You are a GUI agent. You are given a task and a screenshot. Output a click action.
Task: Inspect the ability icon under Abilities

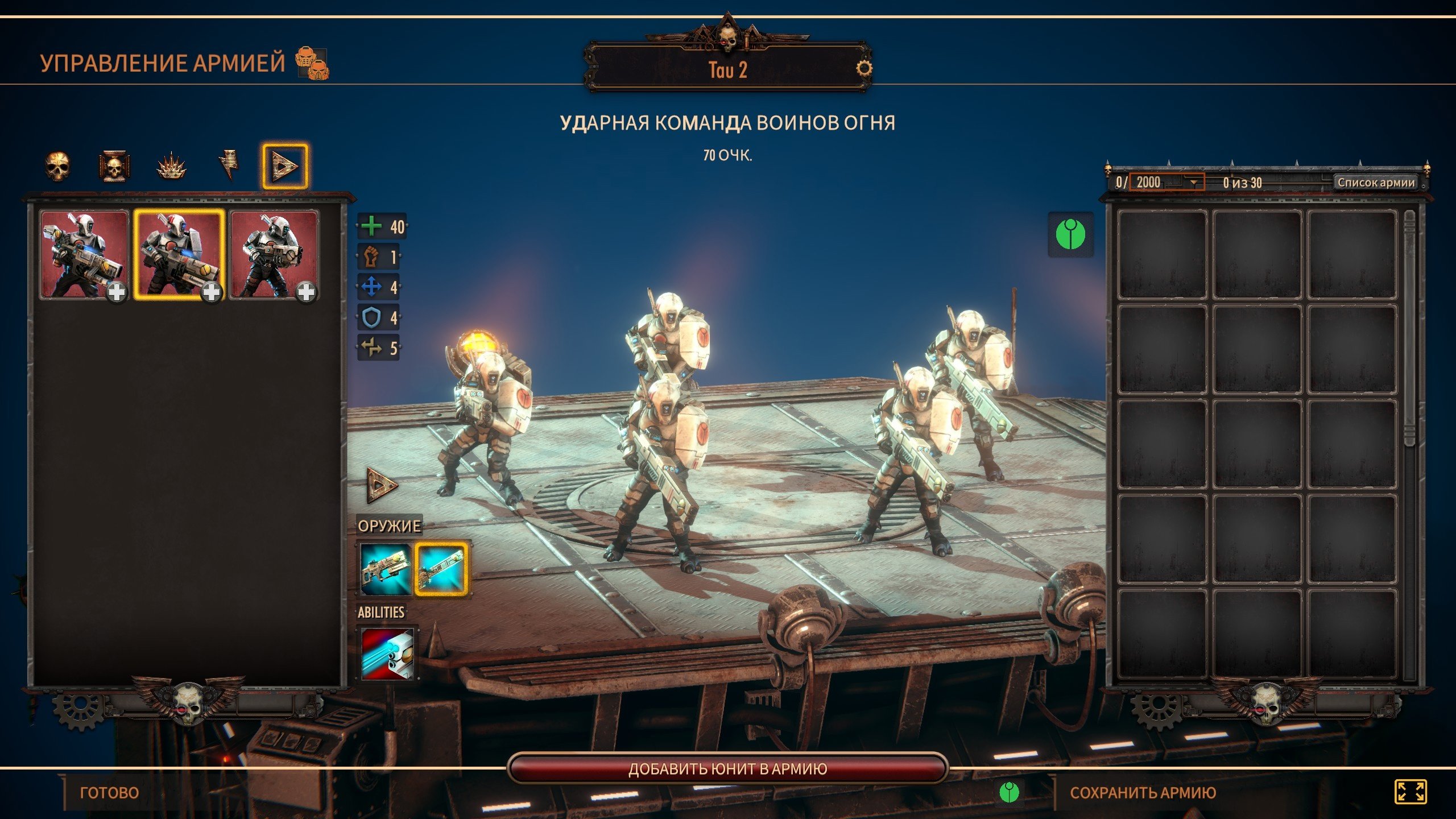[388, 653]
